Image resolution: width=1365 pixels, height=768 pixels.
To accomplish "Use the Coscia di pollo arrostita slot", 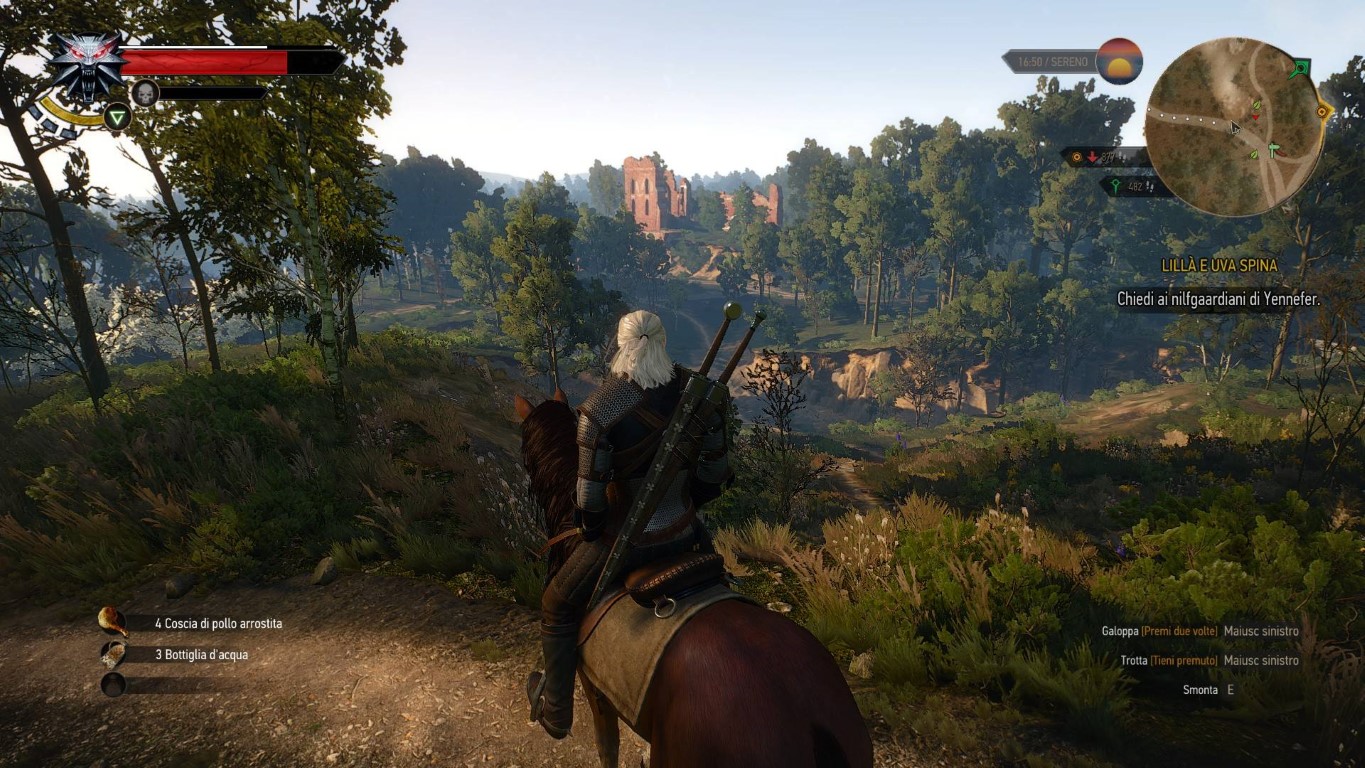I will (113, 622).
